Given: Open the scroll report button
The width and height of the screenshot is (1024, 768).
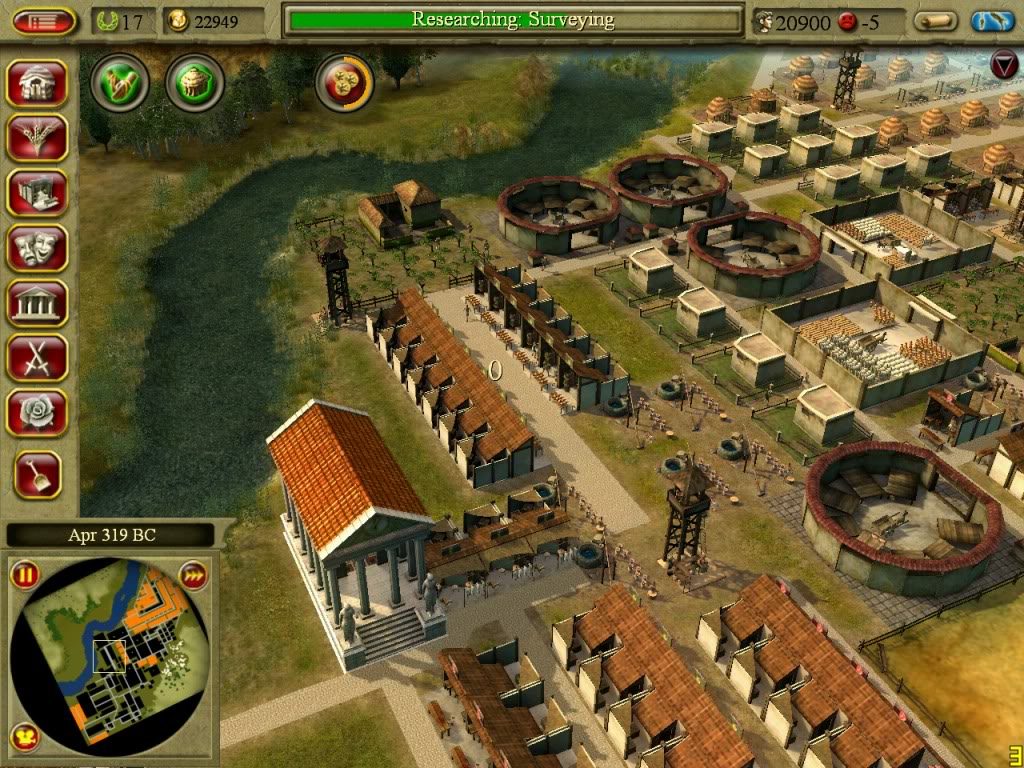Looking at the screenshot, I should point(936,21).
